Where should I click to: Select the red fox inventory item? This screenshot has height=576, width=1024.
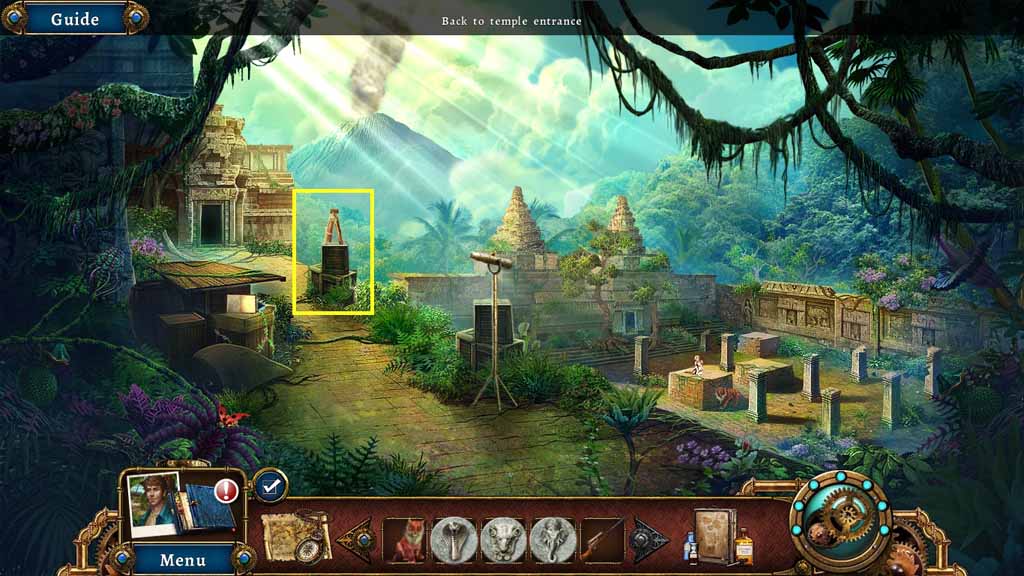[406, 540]
